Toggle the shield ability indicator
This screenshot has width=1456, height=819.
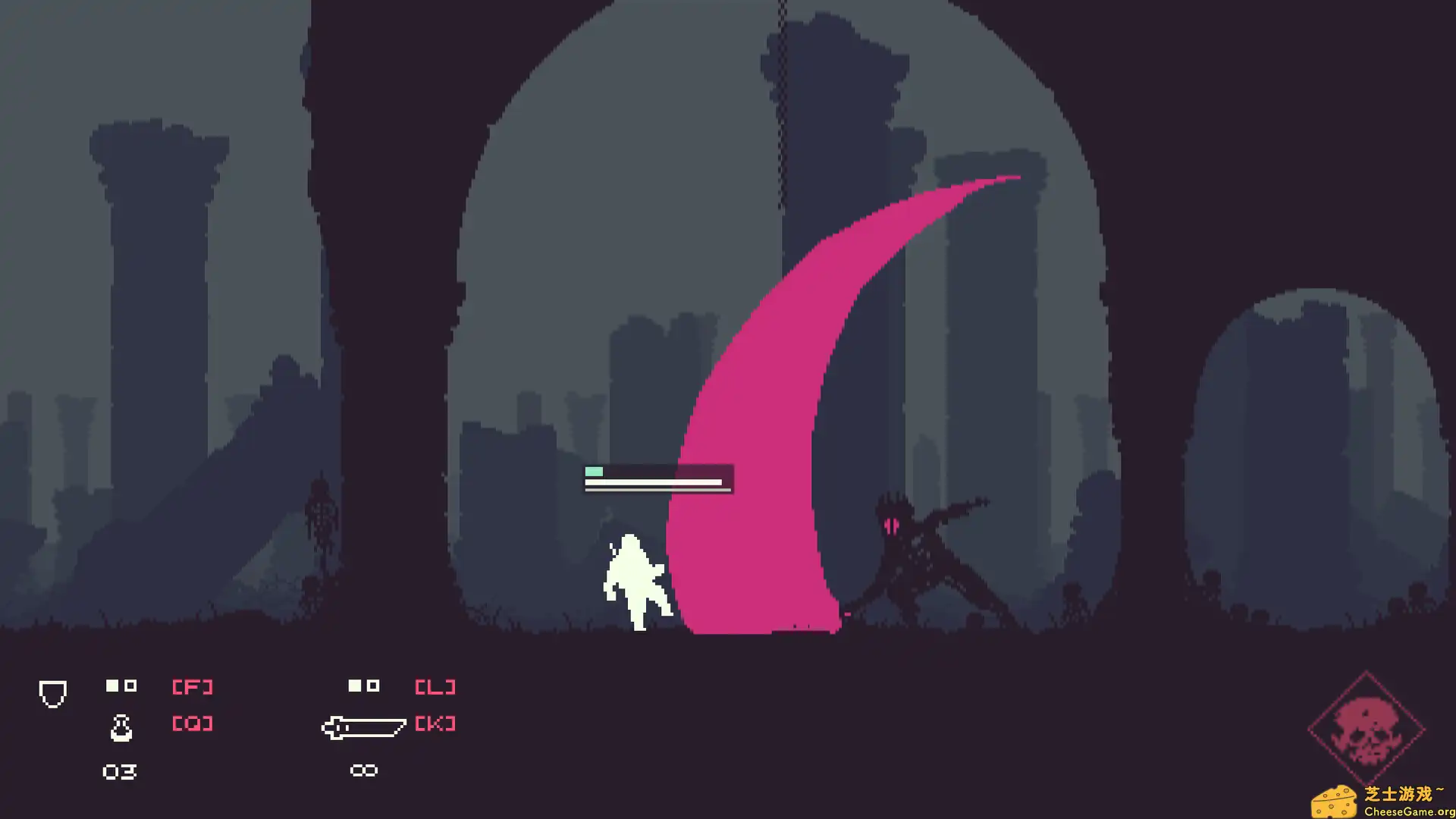(x=52, y=693)
